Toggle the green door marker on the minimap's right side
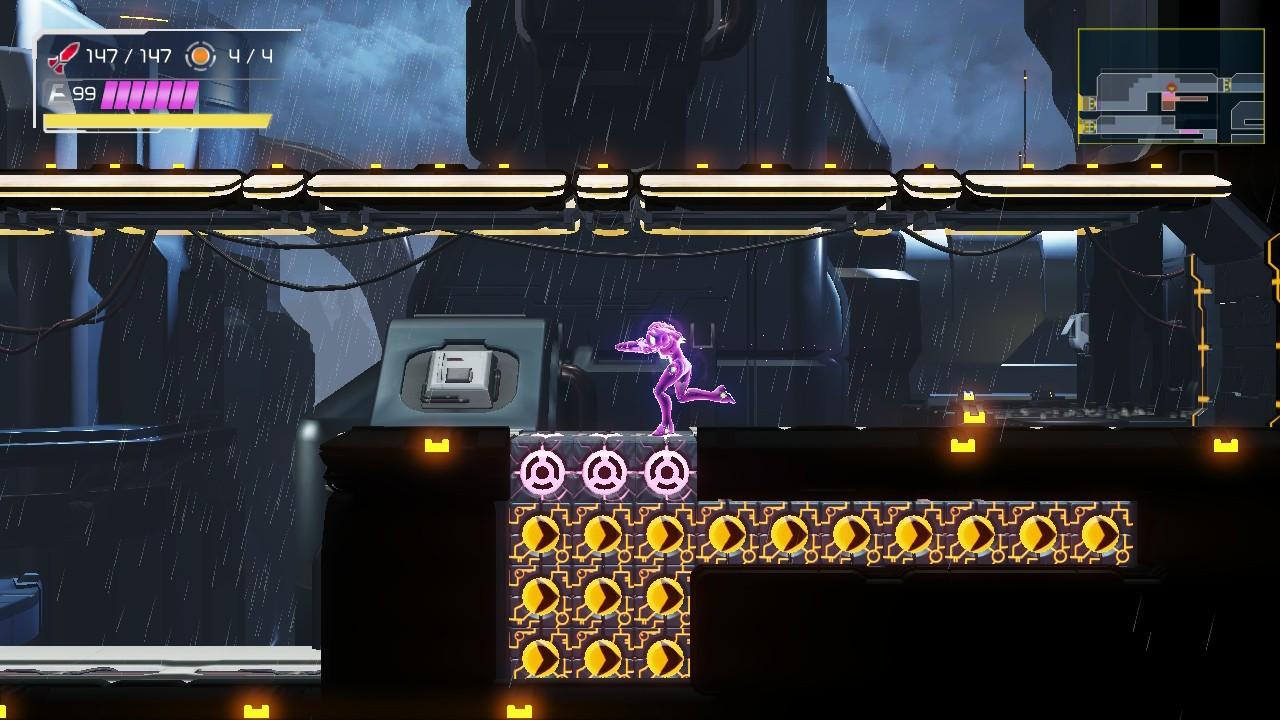This screenshot has height=720, width=1280. [x=1226, y=85]
